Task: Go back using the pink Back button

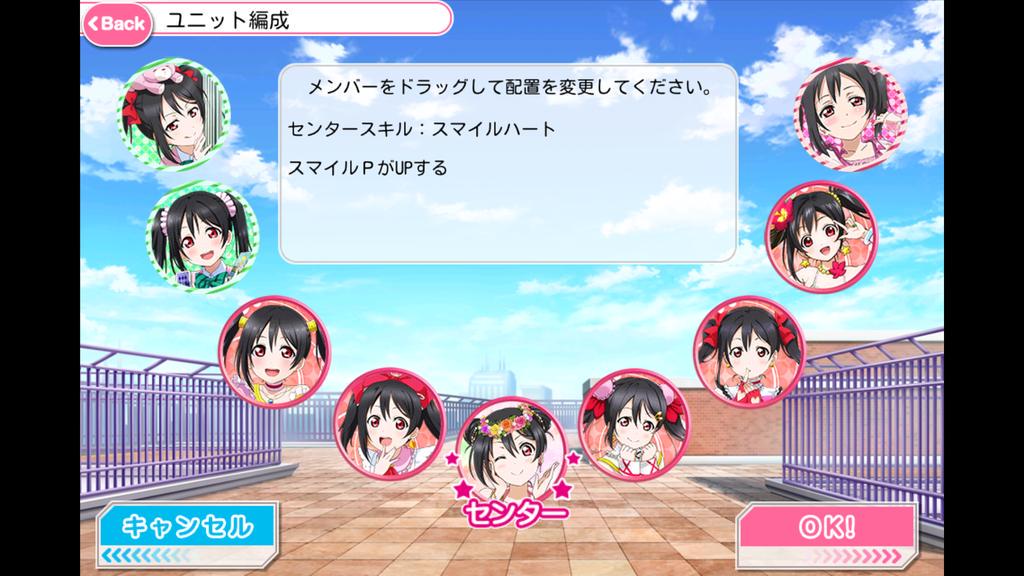Action: (117, 23)
